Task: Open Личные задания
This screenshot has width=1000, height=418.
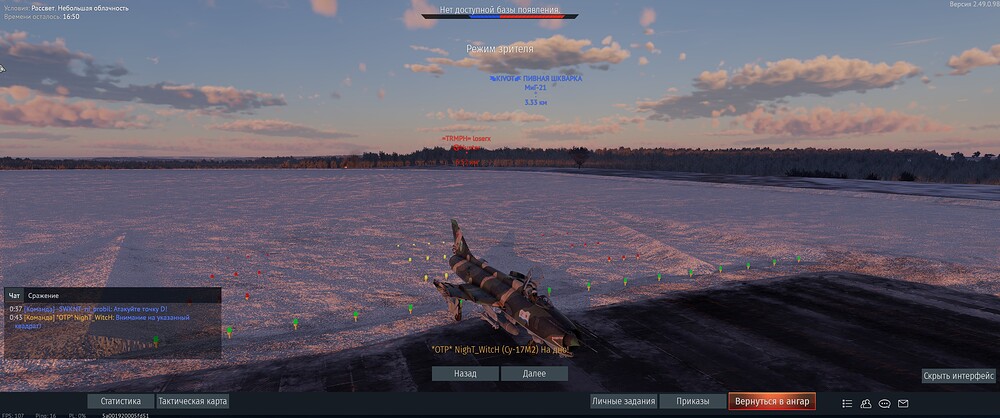Action: (x=621, y=401)
